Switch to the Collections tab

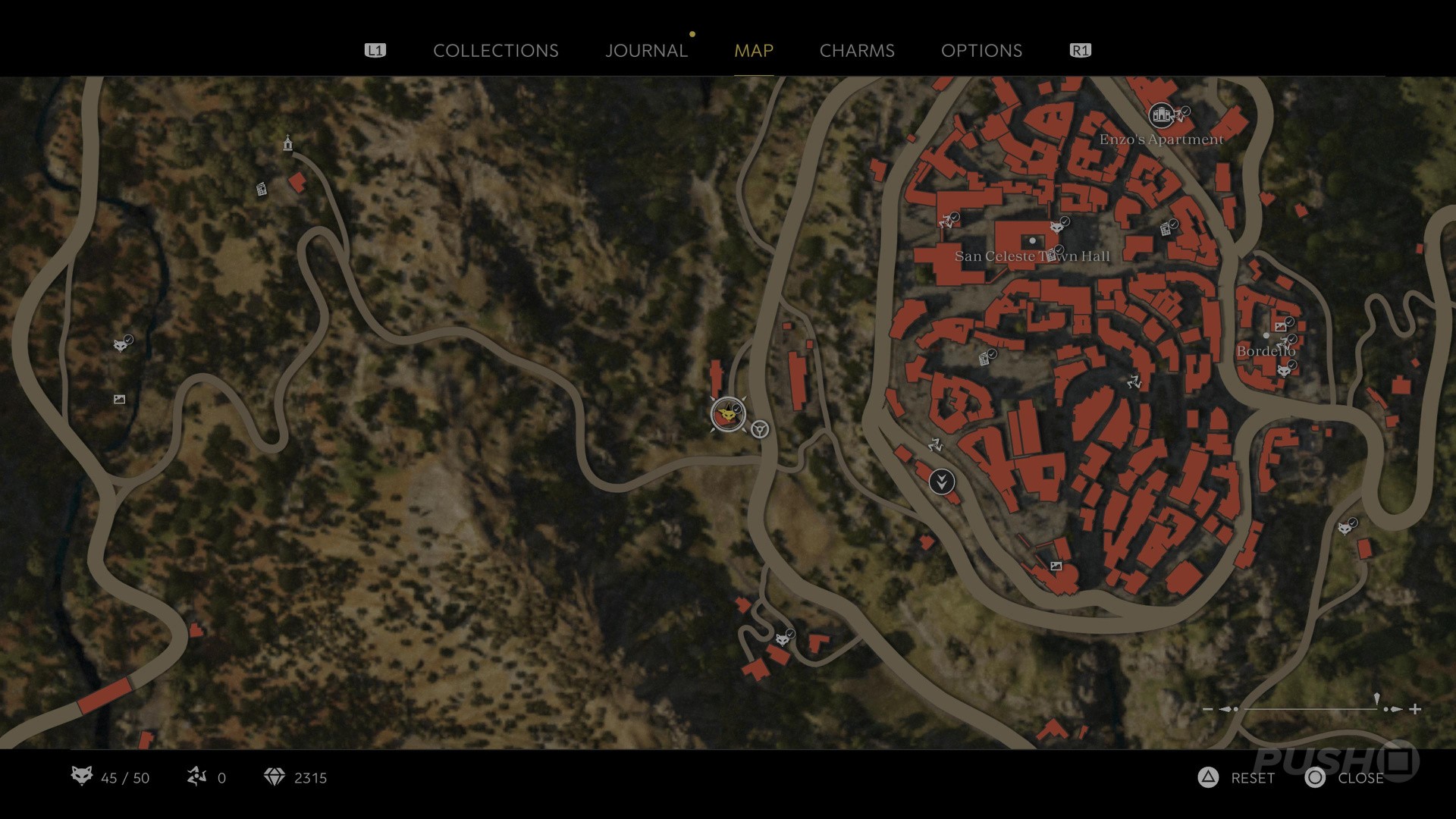(x=495, y=51)
